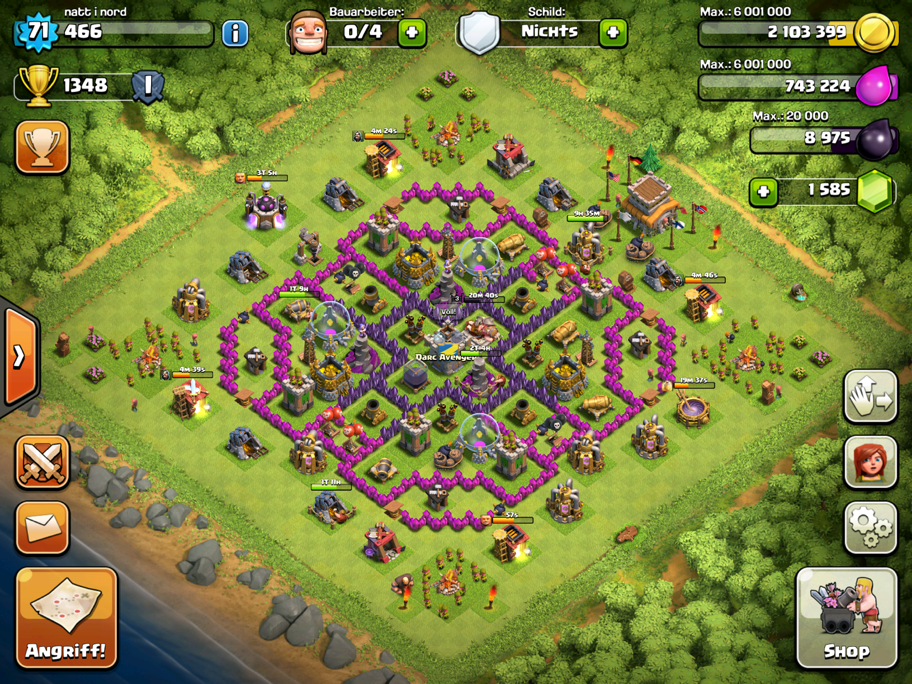
Task: Tap the level 71 experience badge
Action: pos(38,31)
